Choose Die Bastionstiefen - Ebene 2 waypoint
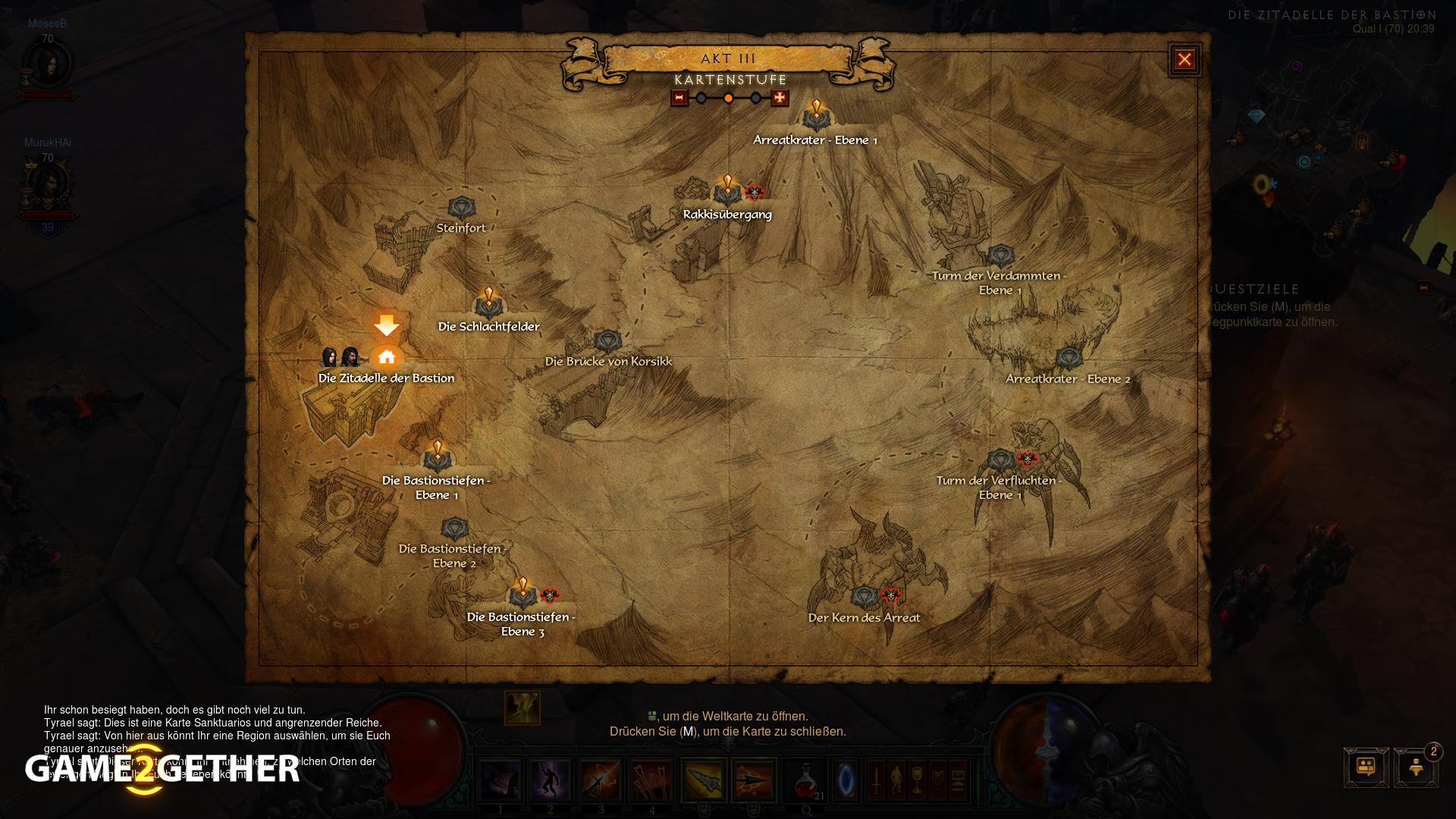The image size is (1456, 819). coord(454,529)
